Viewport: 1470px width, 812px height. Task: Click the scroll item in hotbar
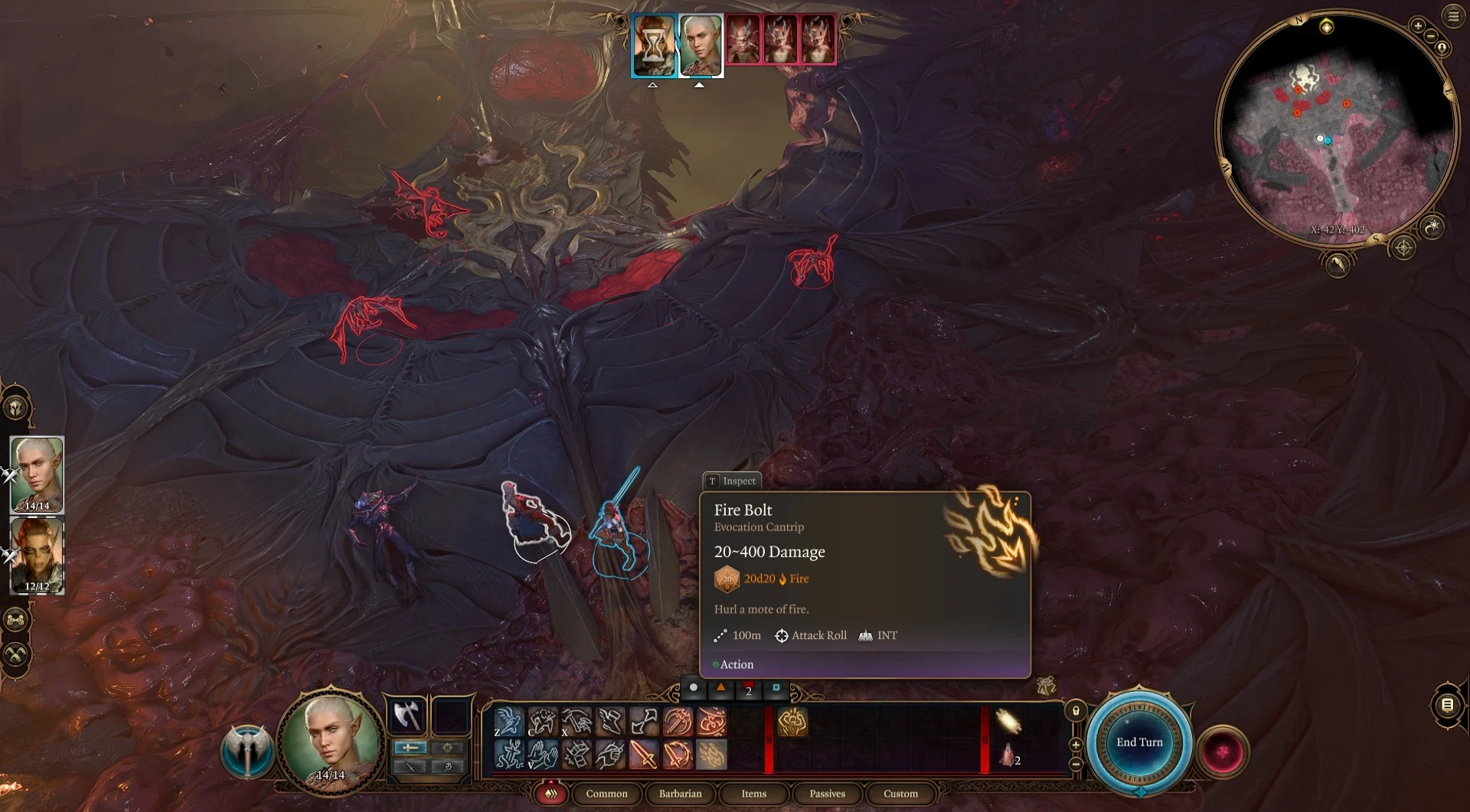pos(1008,722)
